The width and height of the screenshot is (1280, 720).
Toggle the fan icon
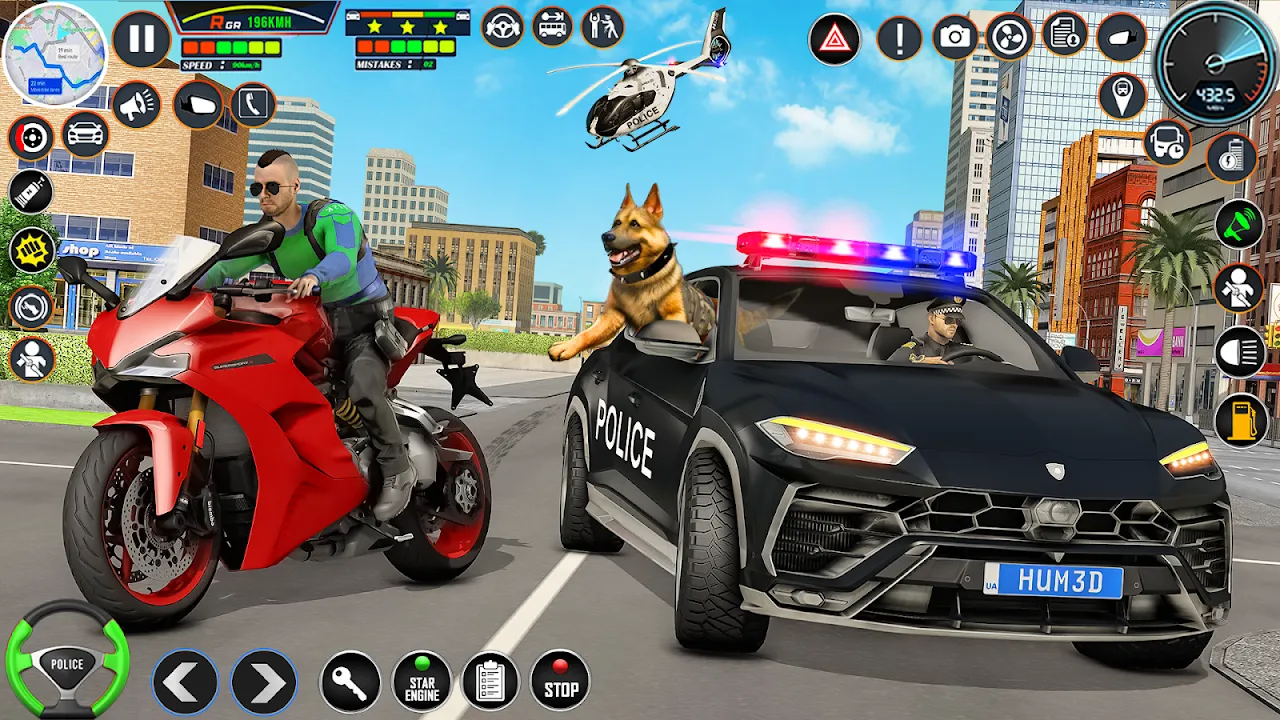1009,38
